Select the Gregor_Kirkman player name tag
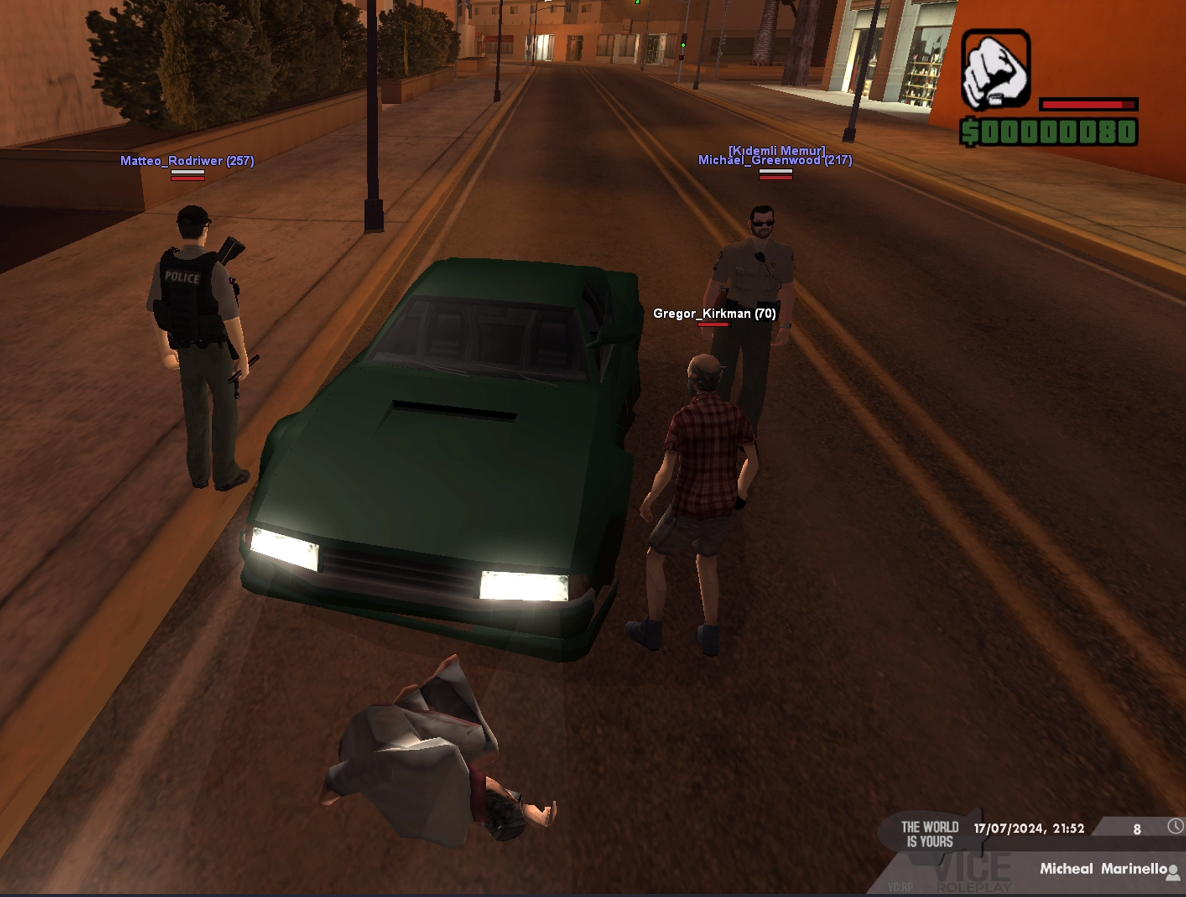This screenshot has width=1186, height=897. click(x=714, y=314)
